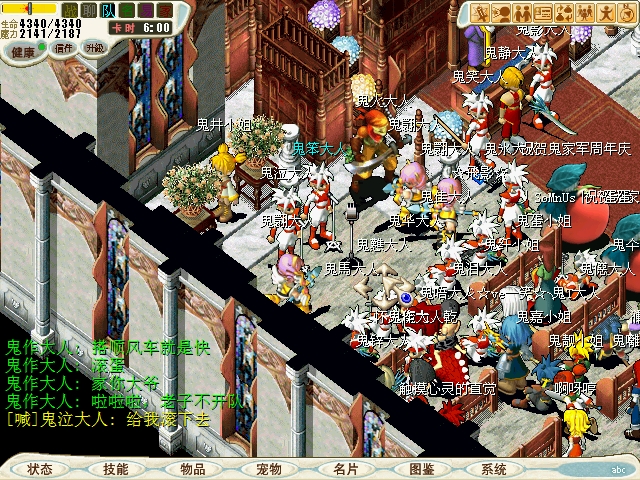Toggle the 易 trade switch
Image resolution: width=640 pixels, height=480 pixels.
pos(146,9)
